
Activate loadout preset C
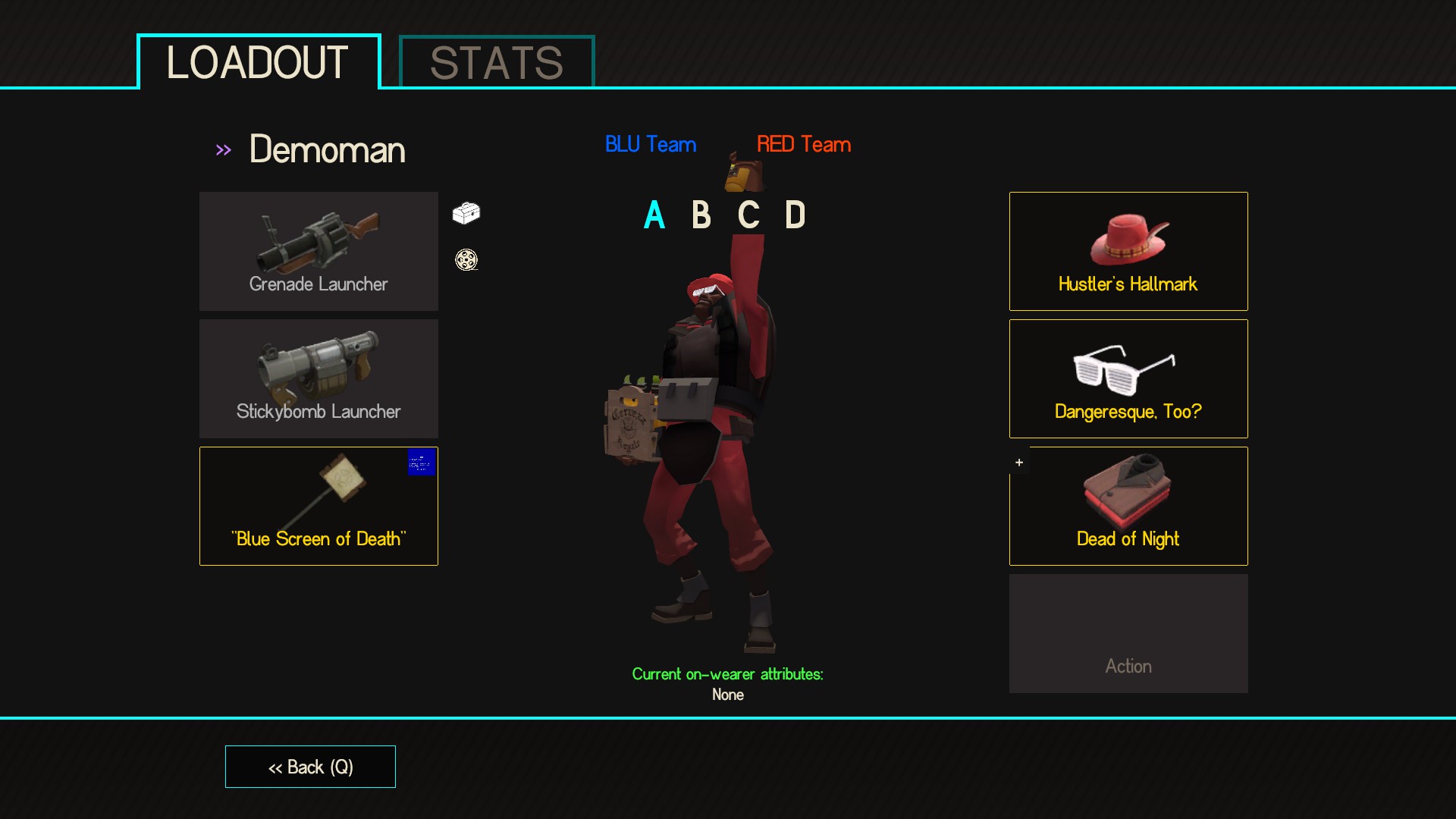pyautogui.click(x=748, y=215)
